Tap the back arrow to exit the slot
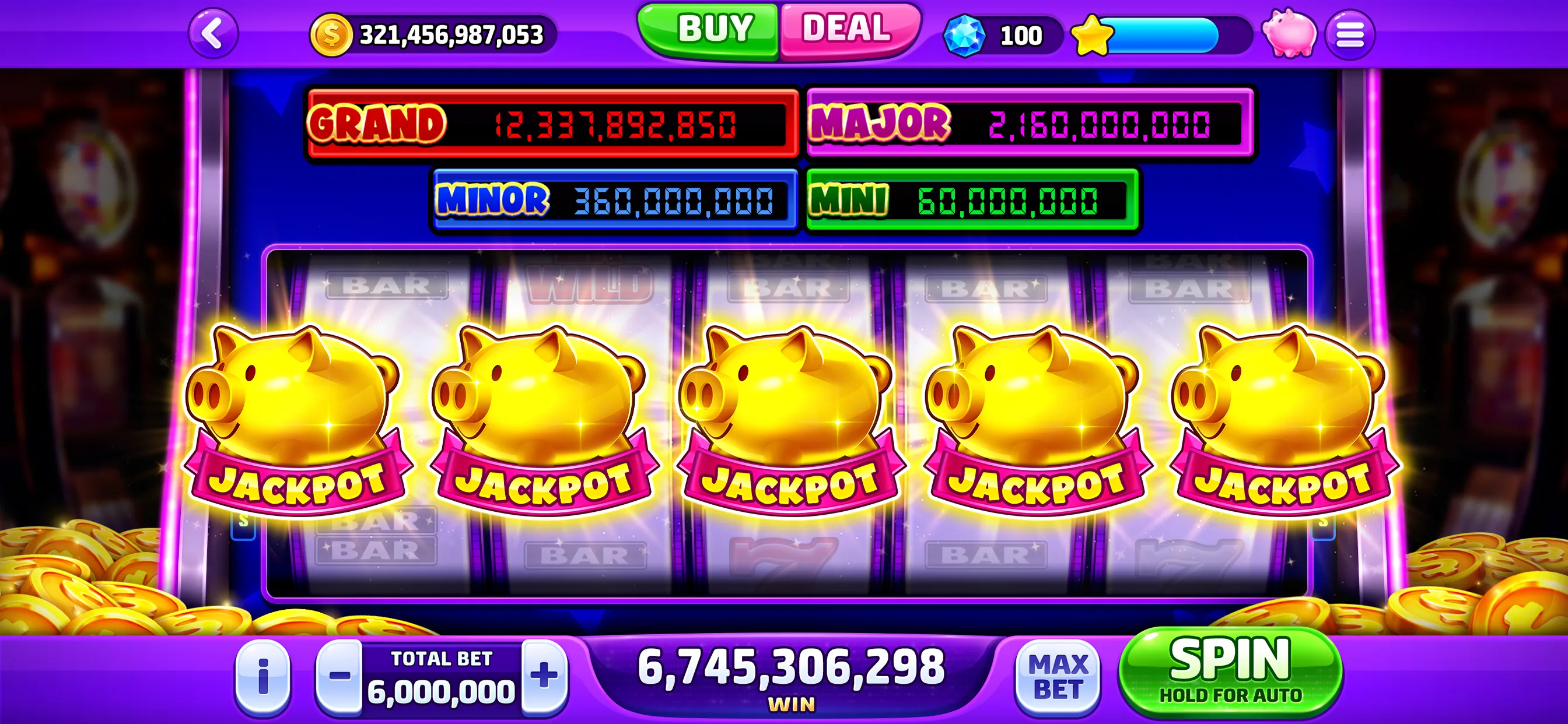Image resolution: width=1568 pixels, height=724 pixels. click(x=213, y=33)
